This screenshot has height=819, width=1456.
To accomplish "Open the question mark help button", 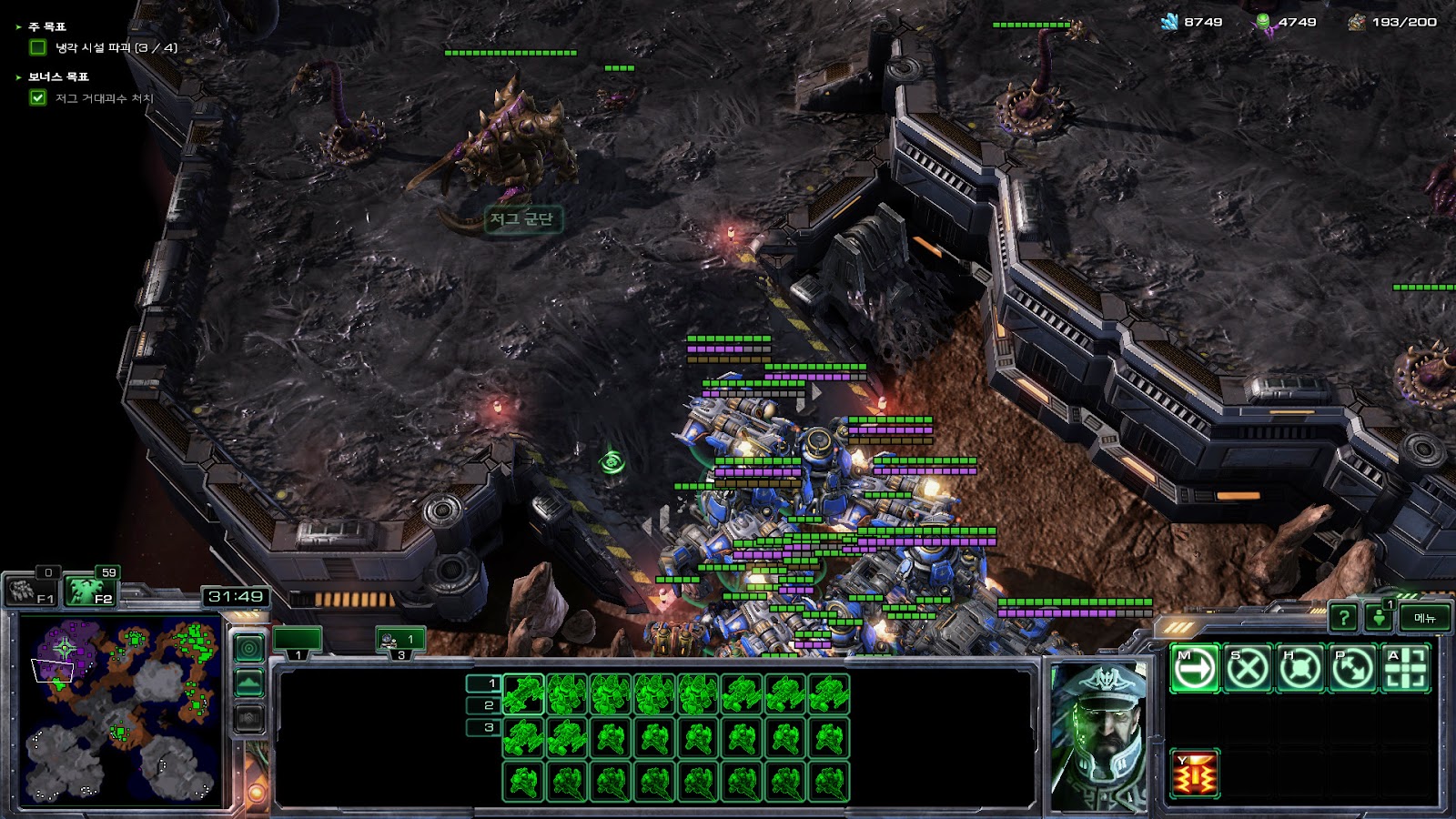I will click(1343, 618).
